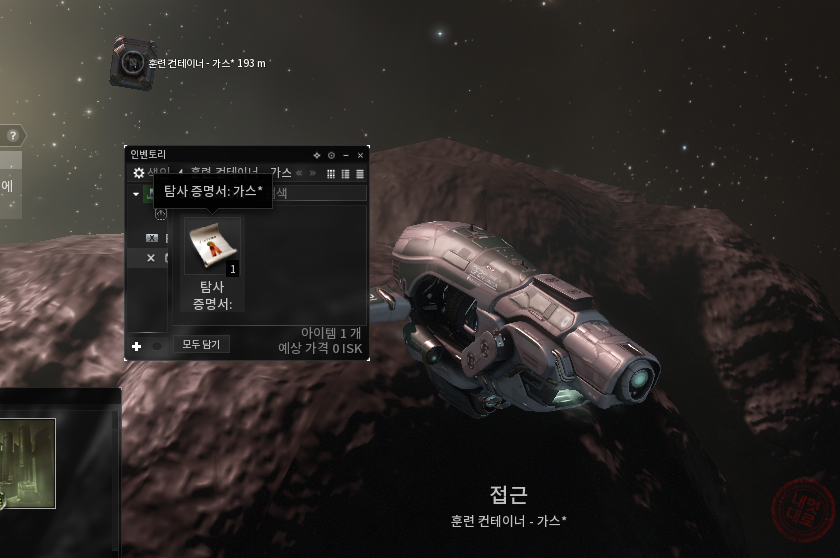Select the 탐사 증명서 scroll item
Viewport: 840px width, 558px height.
click(x=211, y=248)
